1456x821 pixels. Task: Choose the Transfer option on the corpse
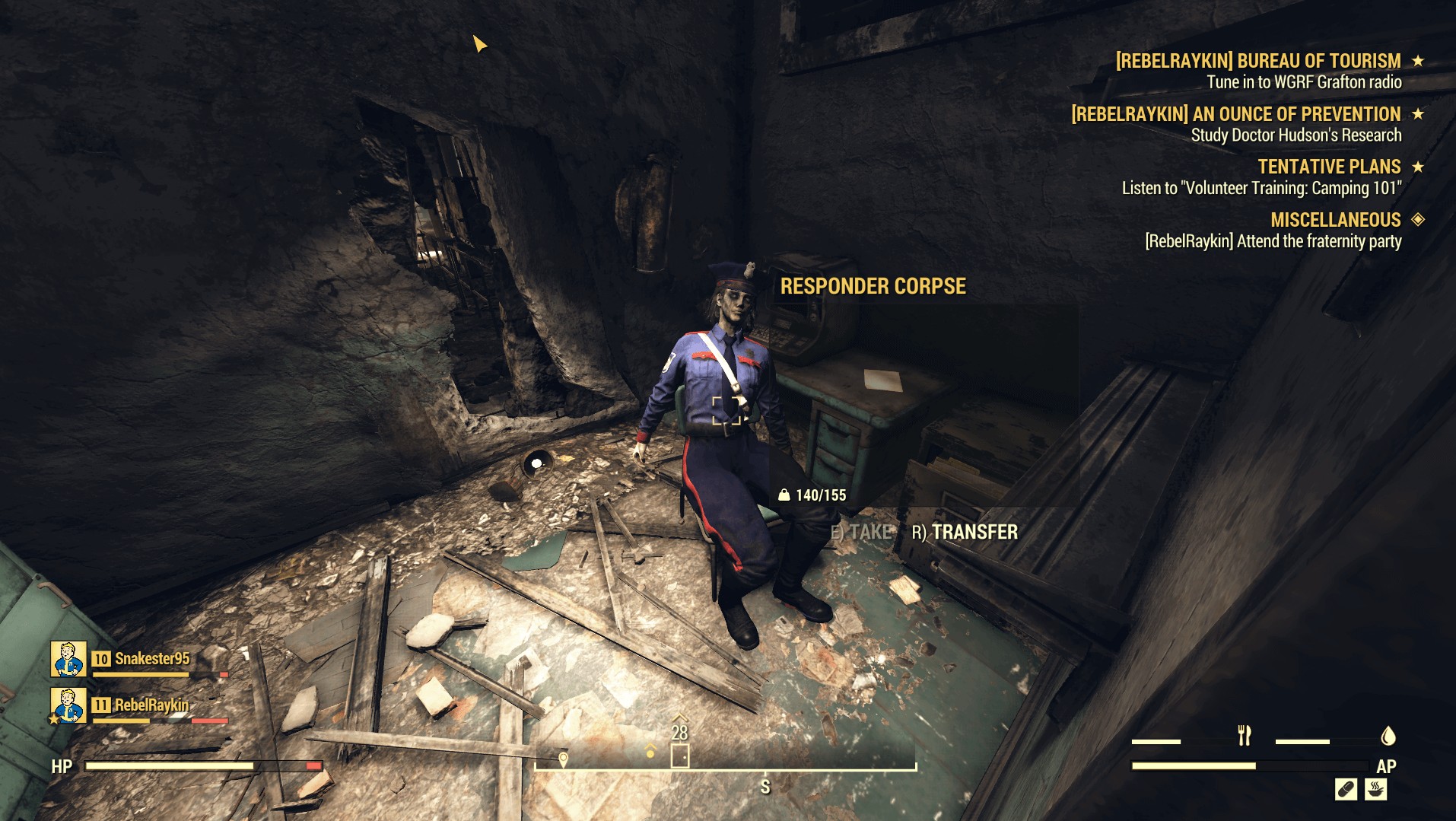[965, 532]
